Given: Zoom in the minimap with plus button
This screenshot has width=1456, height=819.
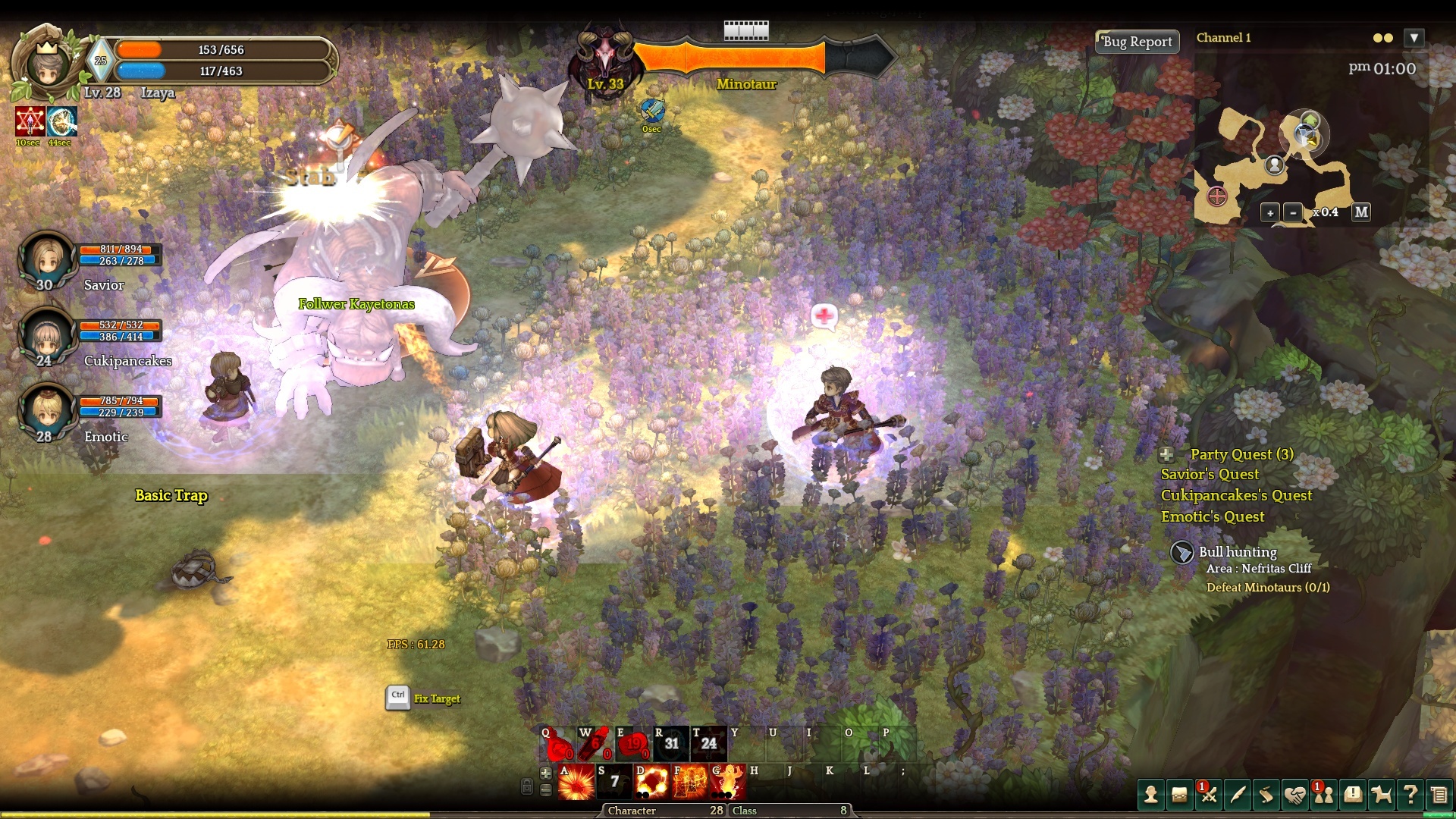Looking at the screenshot, I should [1270, 213].
